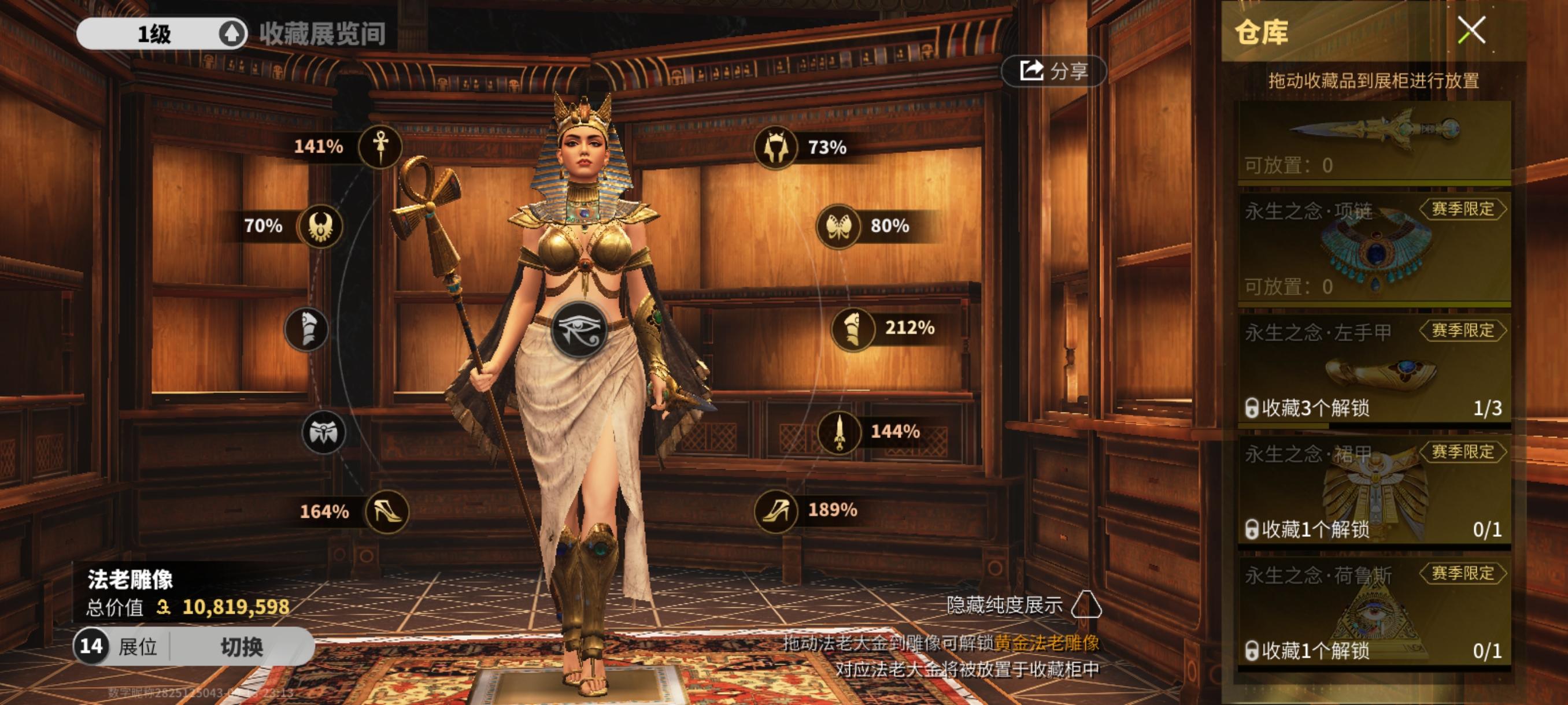Toggle 隐藏纯度展示 purity display

point(1086,605)
